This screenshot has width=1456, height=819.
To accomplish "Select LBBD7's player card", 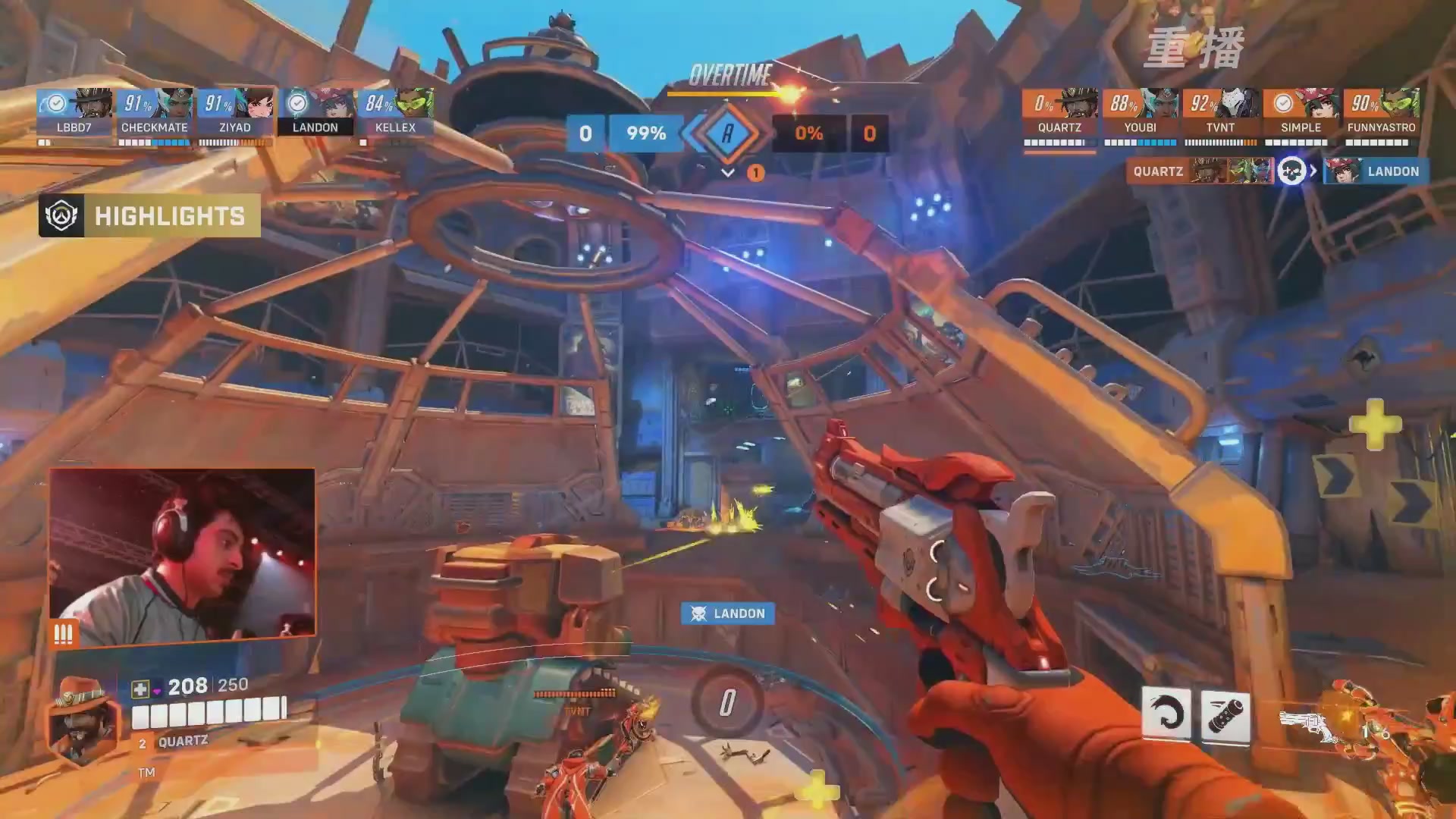I will pos(74,114).
